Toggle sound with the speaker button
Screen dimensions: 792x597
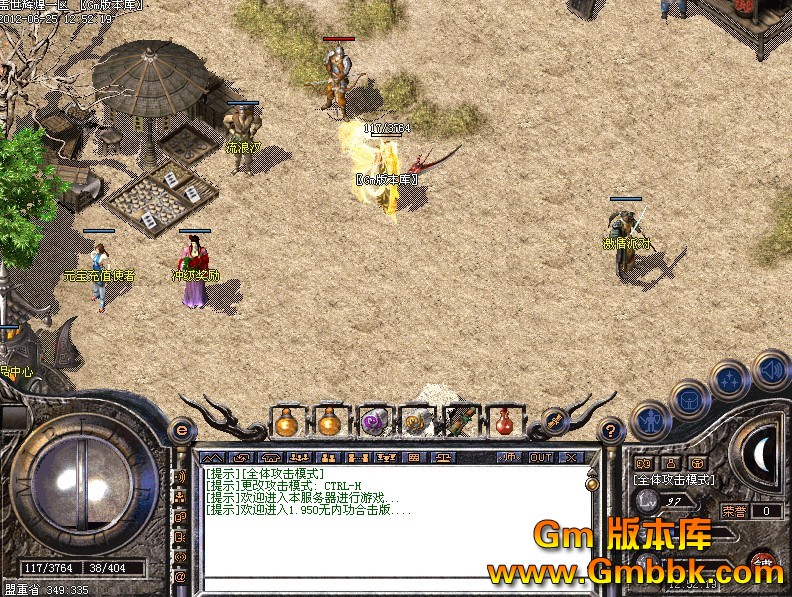coord(771,369)
